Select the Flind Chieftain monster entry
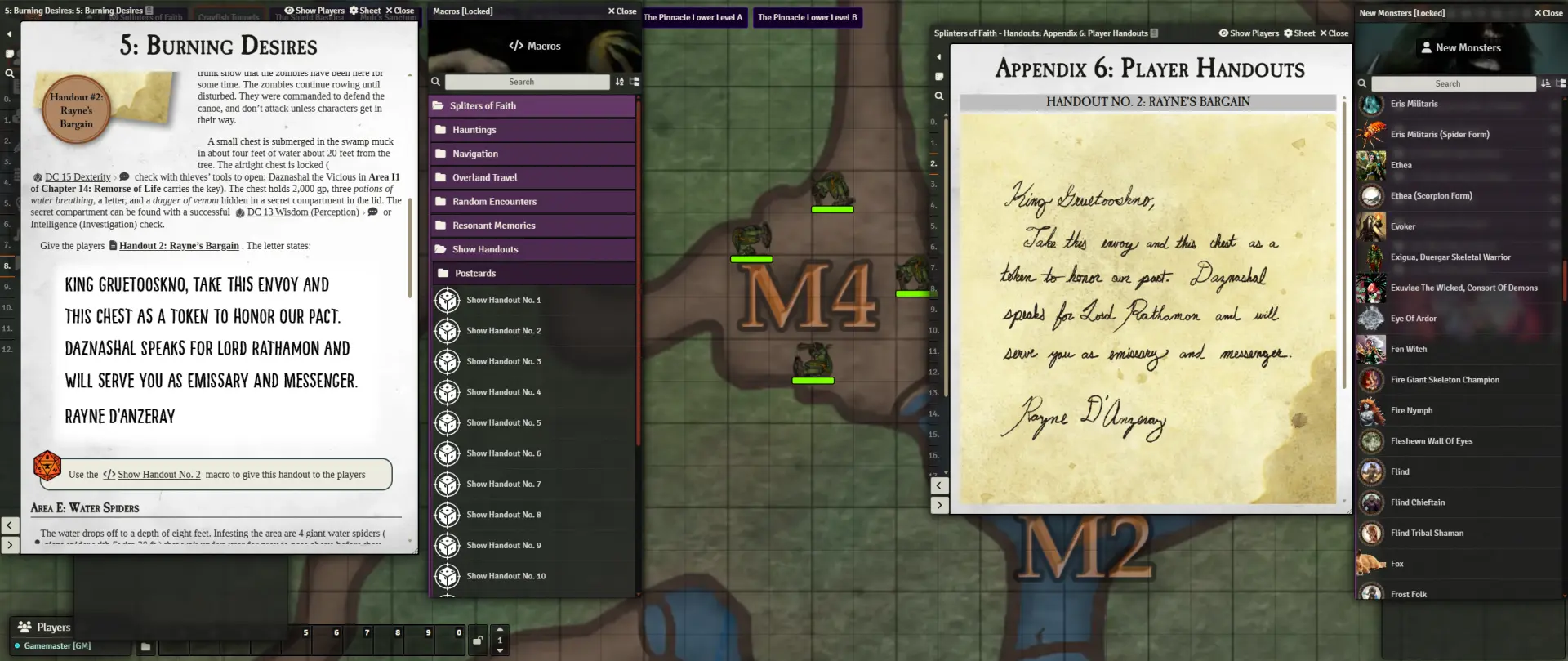1568x661 pixels. coord(1418,502)
